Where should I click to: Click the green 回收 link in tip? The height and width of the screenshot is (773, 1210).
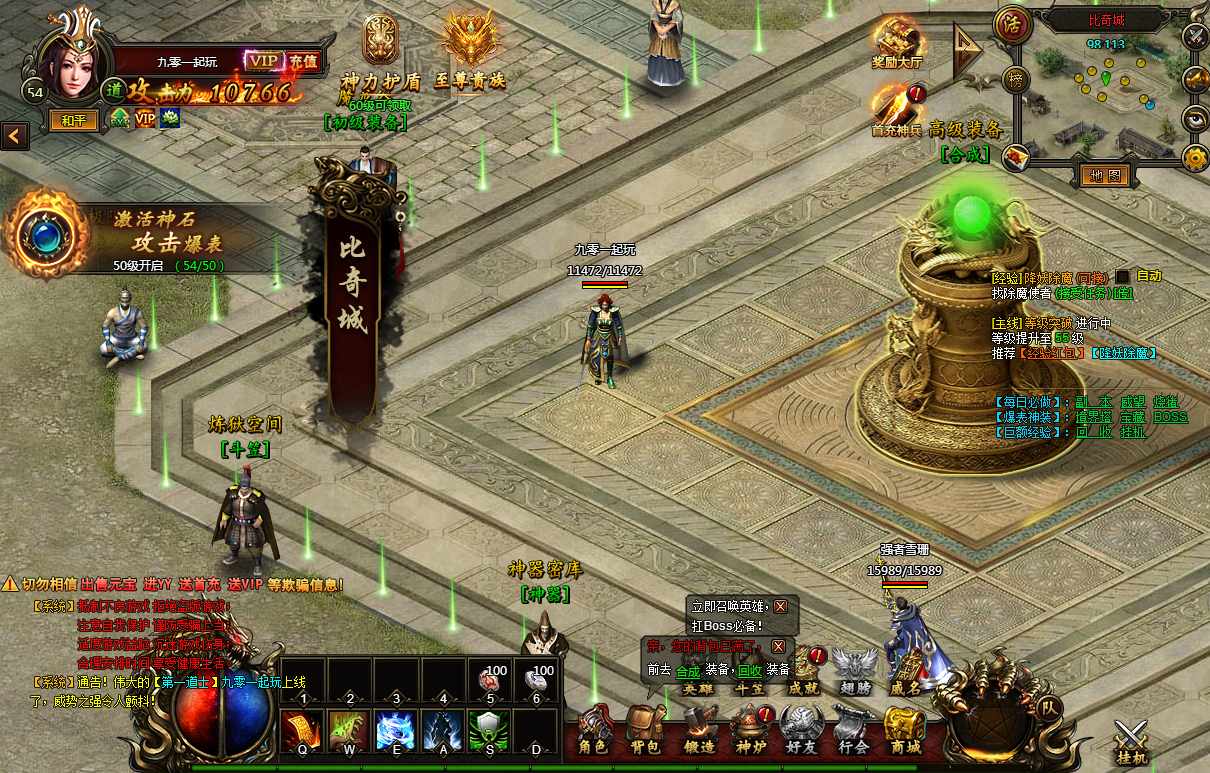point(750,670)
